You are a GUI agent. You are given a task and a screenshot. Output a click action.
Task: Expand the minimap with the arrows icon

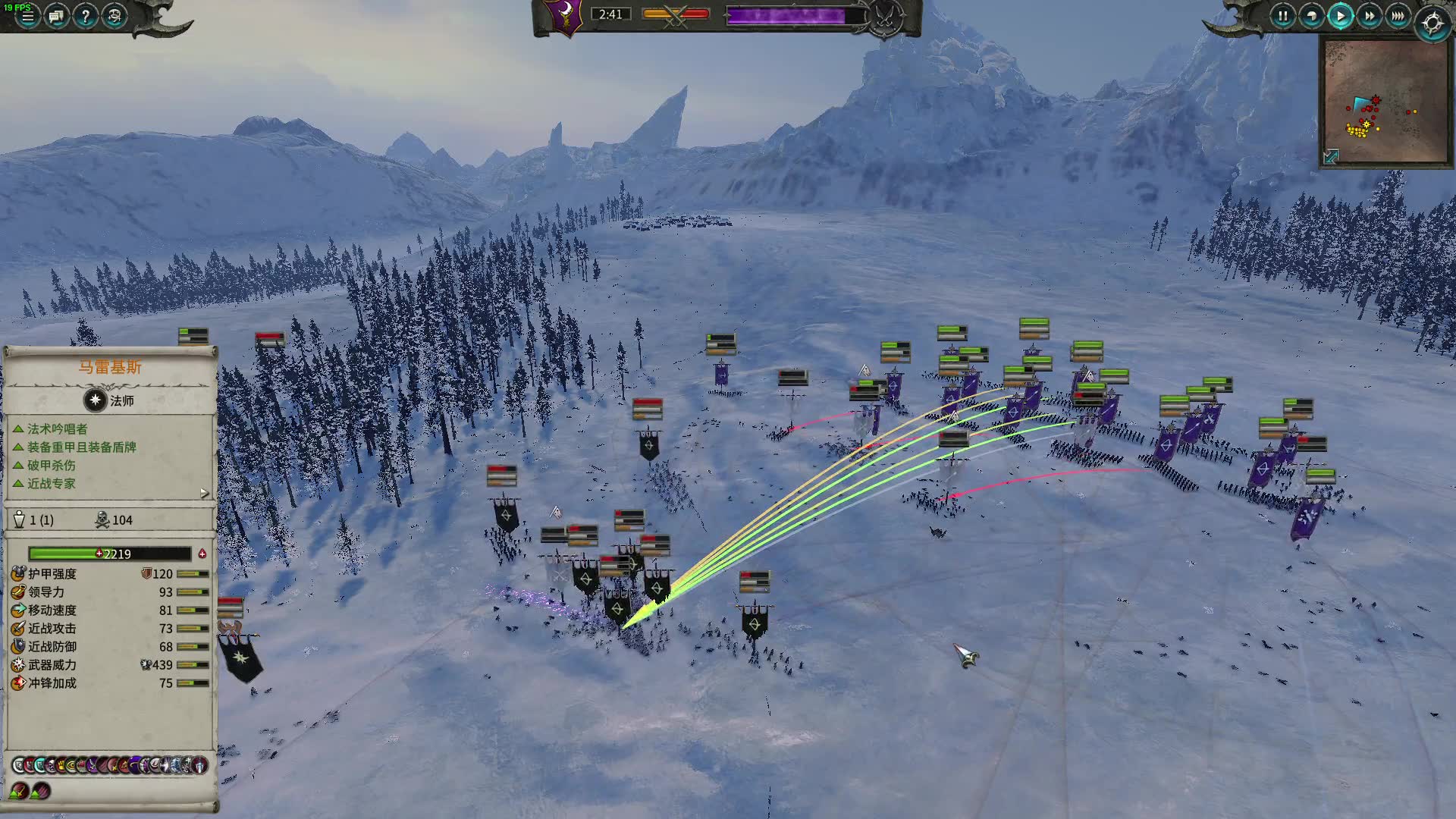1331,156
